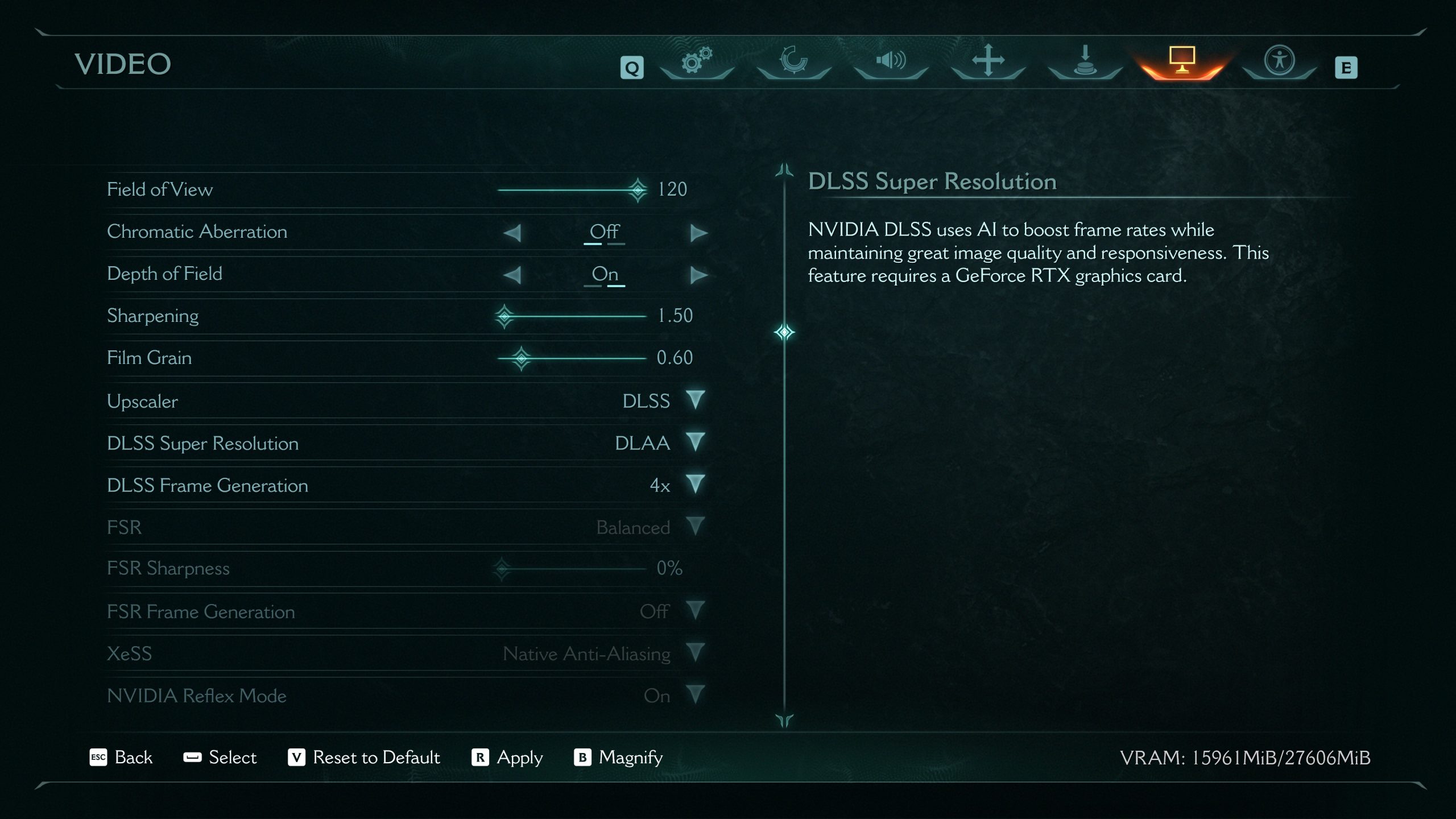The width and height of the screenshot is (1456, 819).
Task: Click the Field of View slider handle
Action: coord(638,189)
